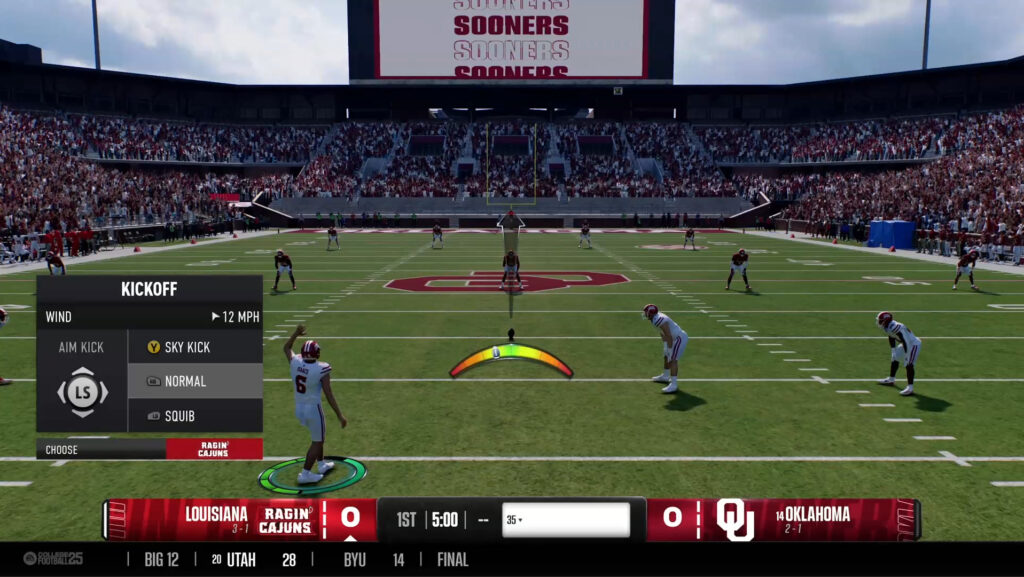Pick the Squib kick option
Screen dimensions: 1024x577
point(194,415)
